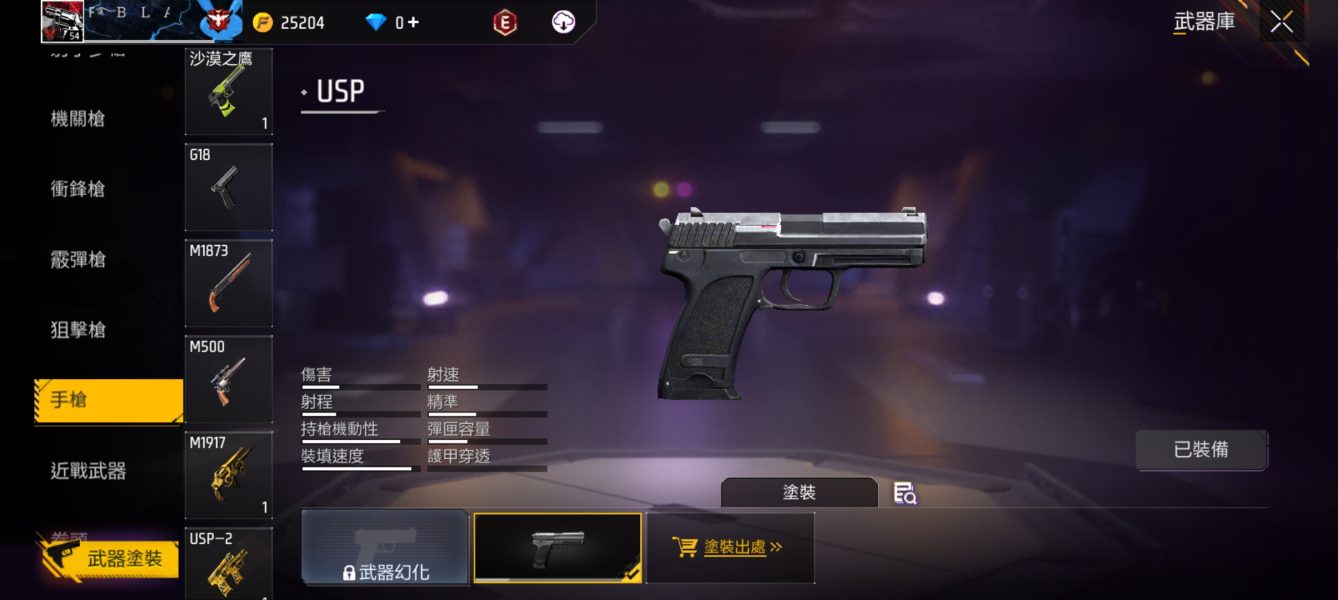1338x600 pixels.
Task: Select the default USP skin slot
Action: click(557, 548)
